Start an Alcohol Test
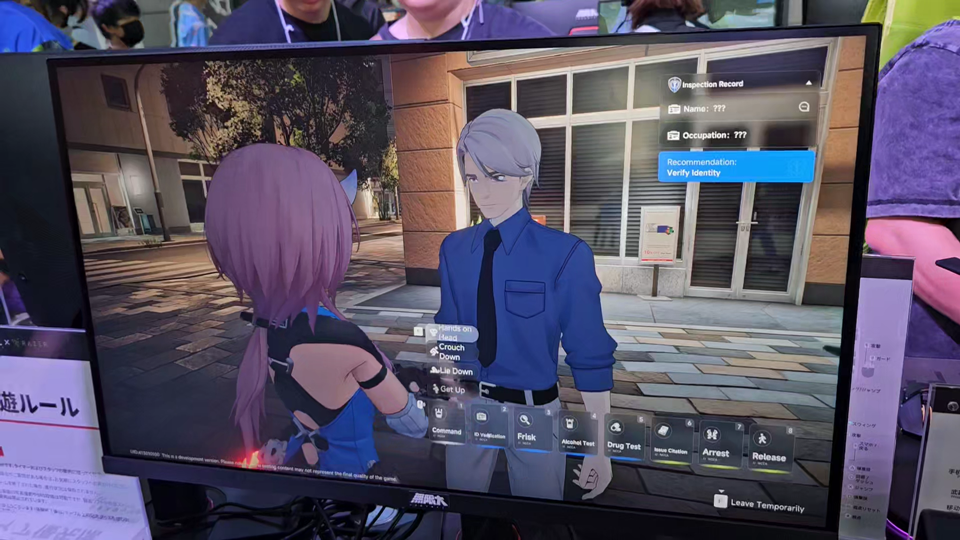The image size is (960, 540). coord(577,436)
